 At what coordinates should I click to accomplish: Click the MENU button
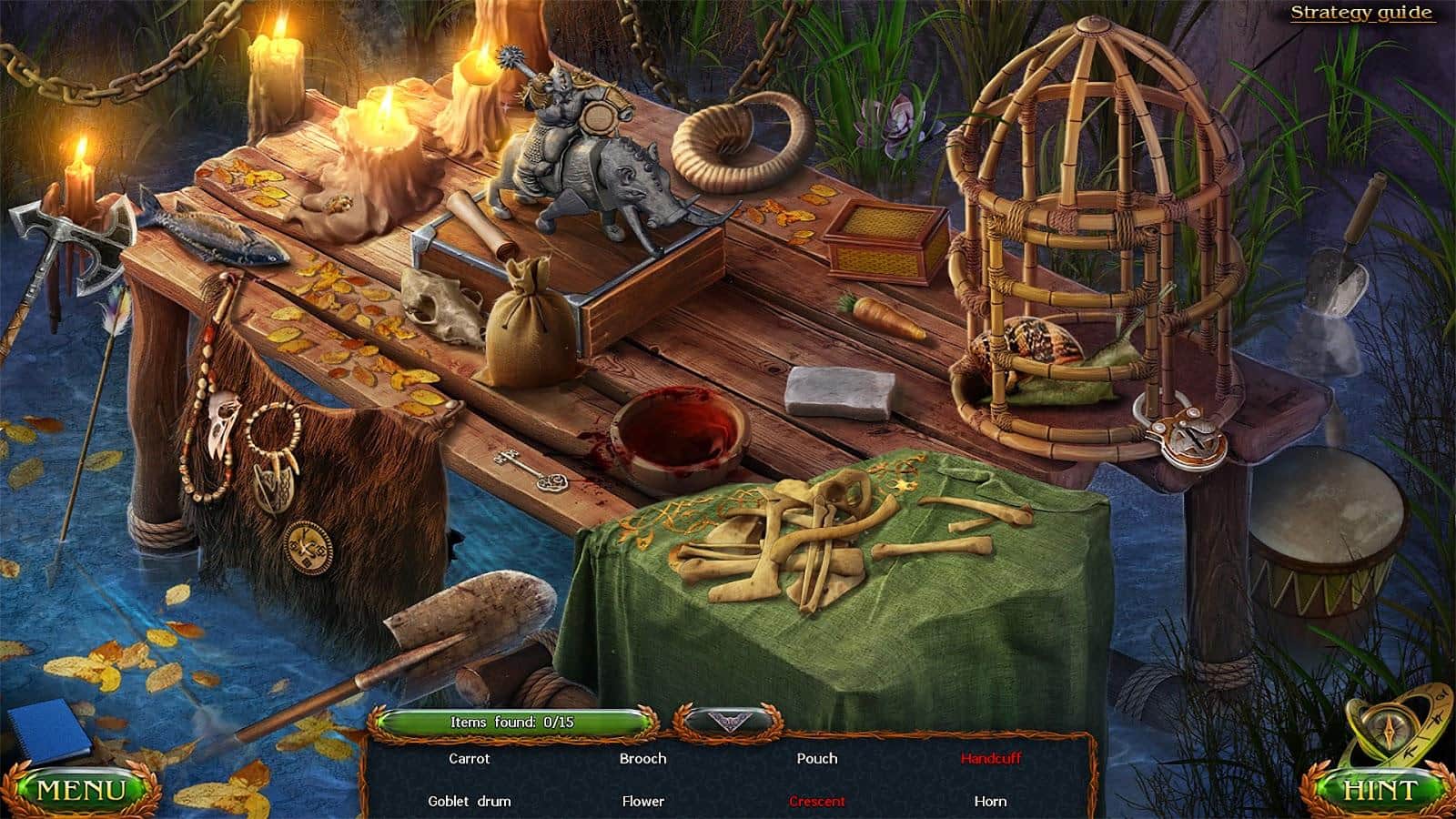tap(80, 784)
